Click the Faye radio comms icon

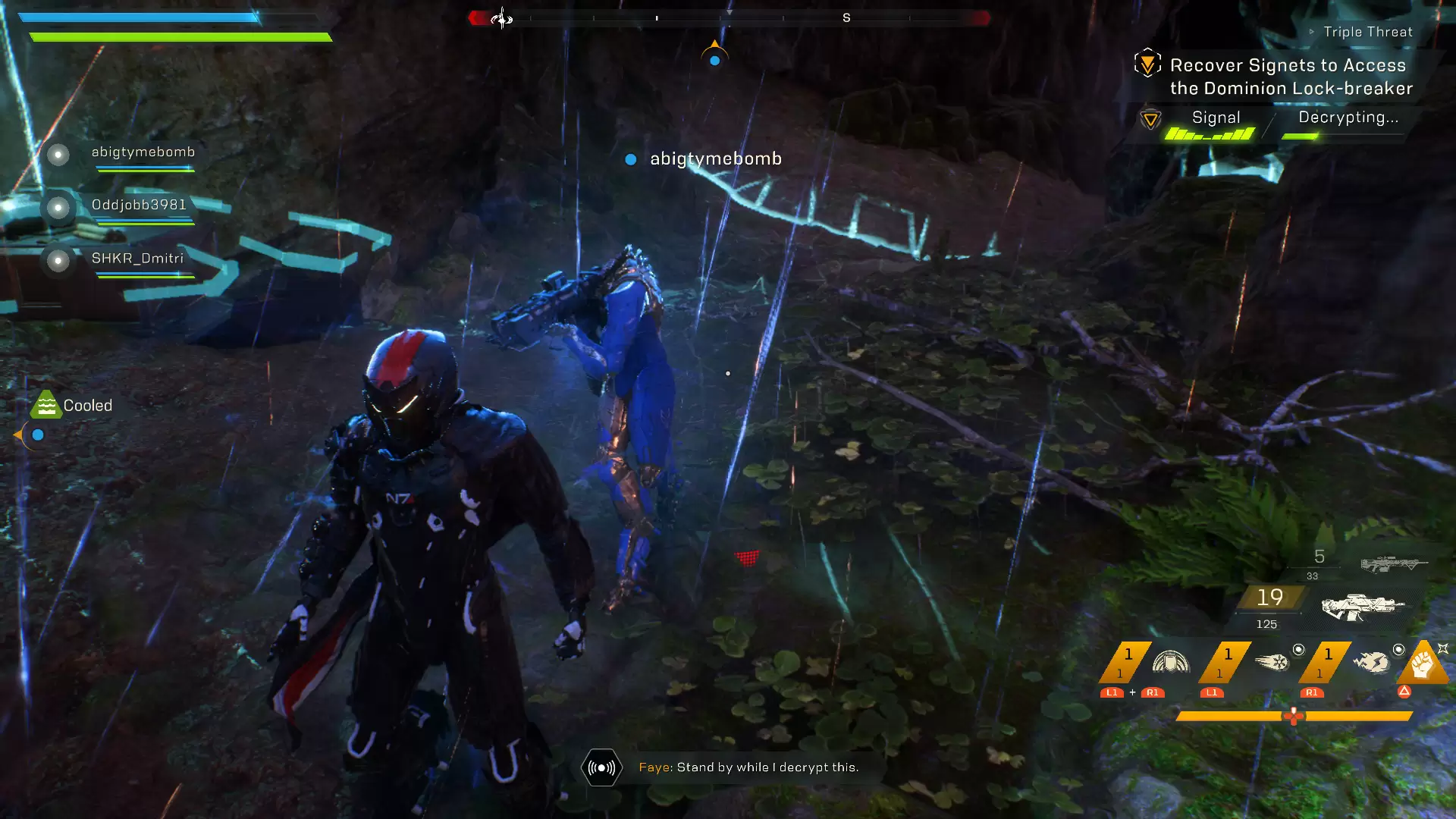point(601,767)
